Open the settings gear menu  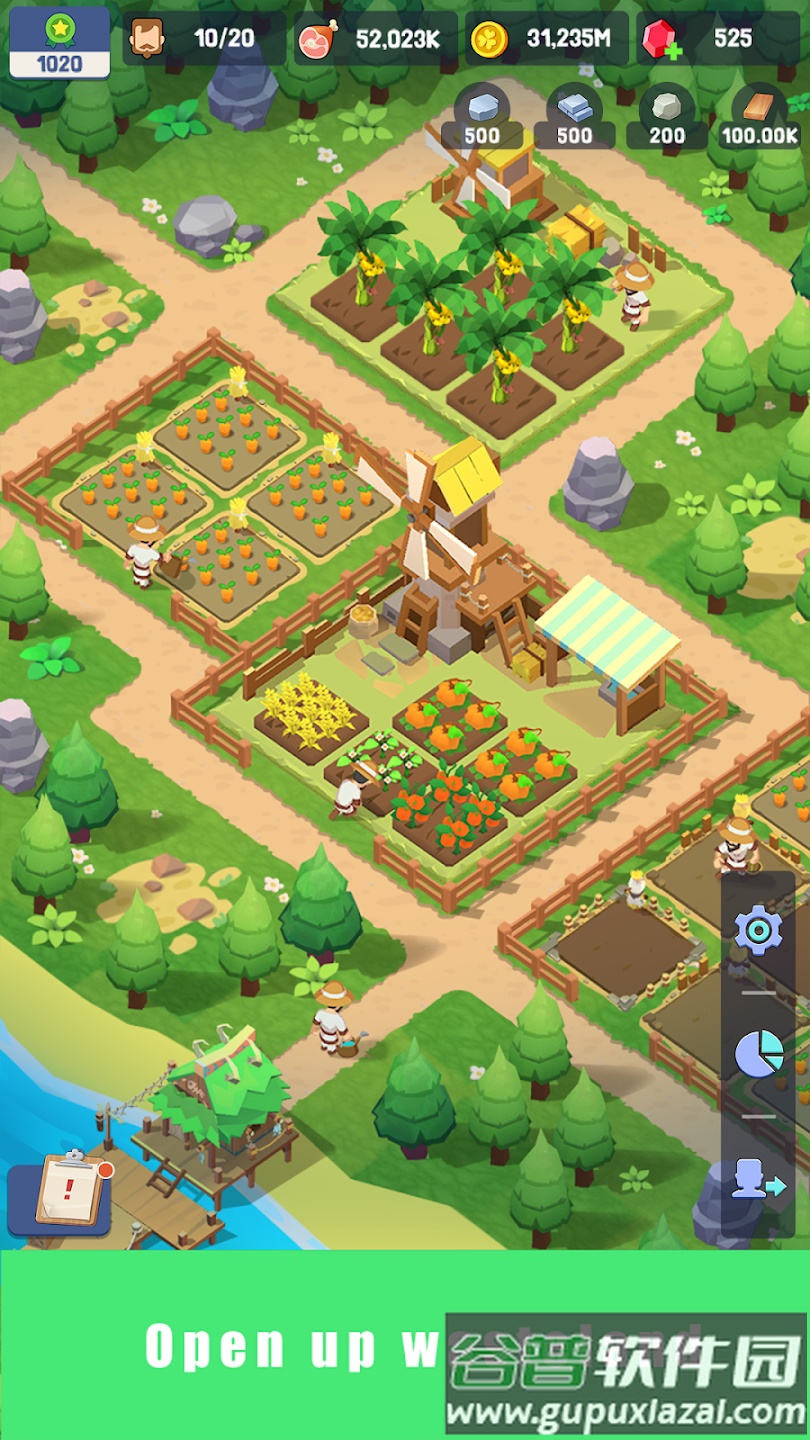point(758,931)
